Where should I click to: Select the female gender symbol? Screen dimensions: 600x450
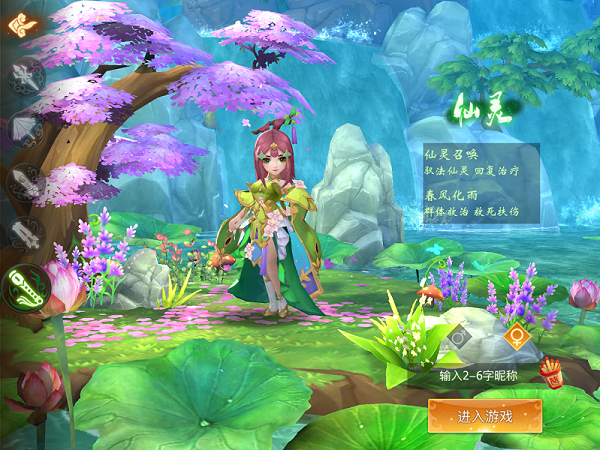click(516, 338)
